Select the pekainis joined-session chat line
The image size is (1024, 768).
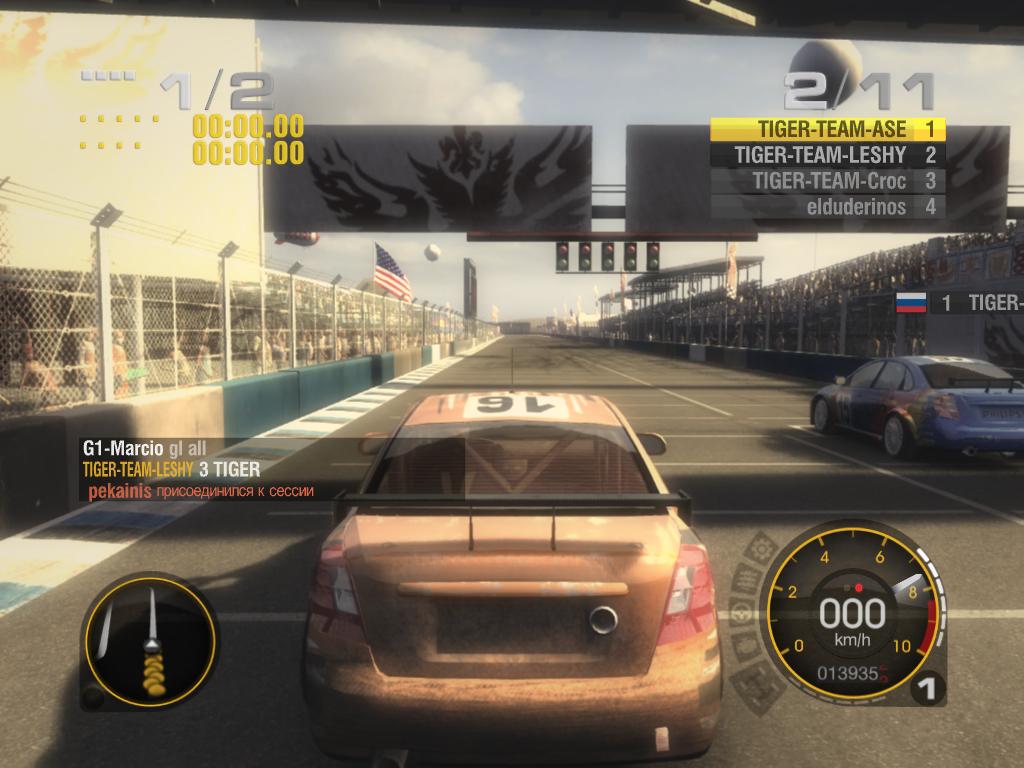201,491
